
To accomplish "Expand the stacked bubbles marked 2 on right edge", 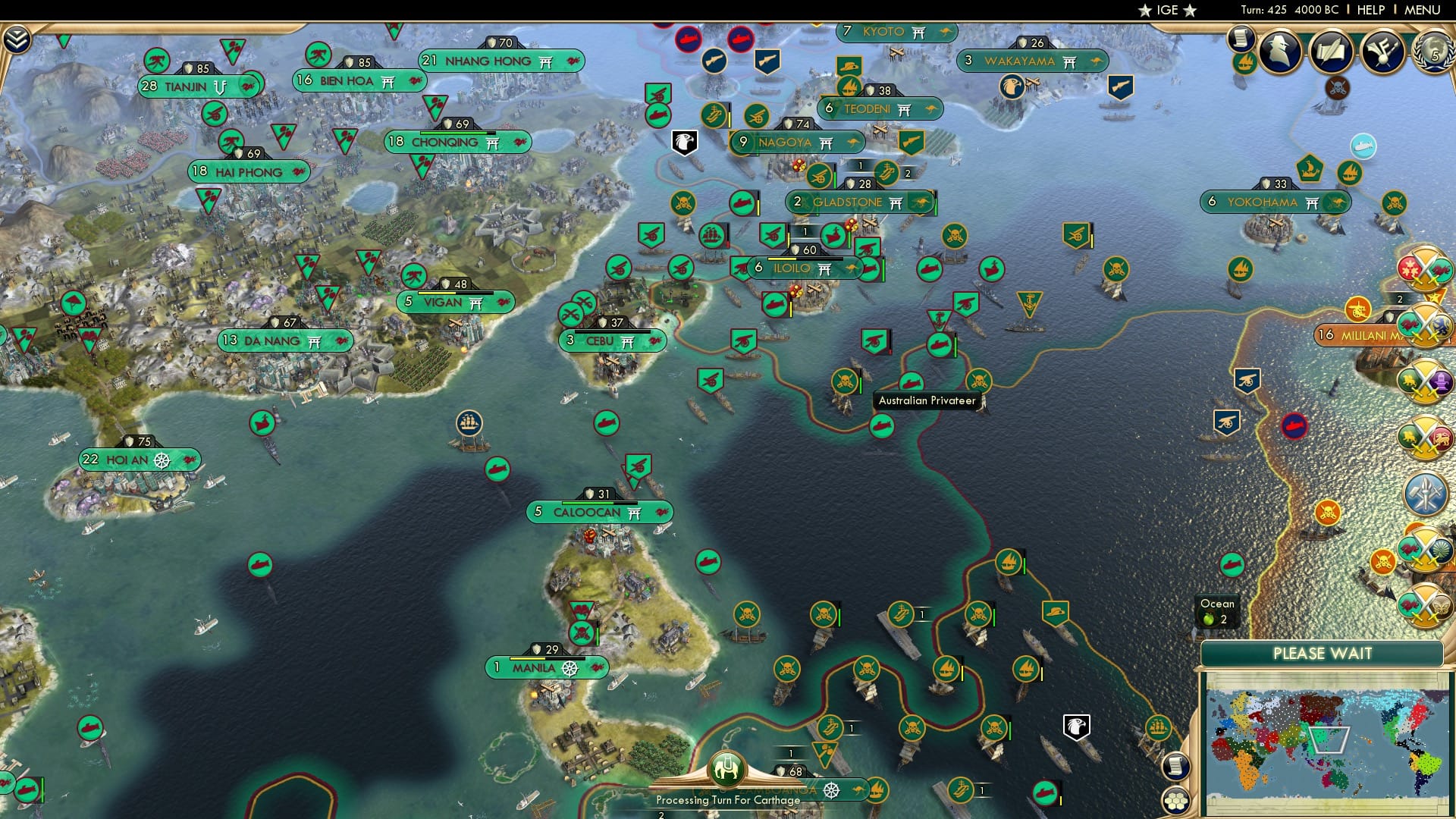I will pyautogui.click(x=1424, y=269).
